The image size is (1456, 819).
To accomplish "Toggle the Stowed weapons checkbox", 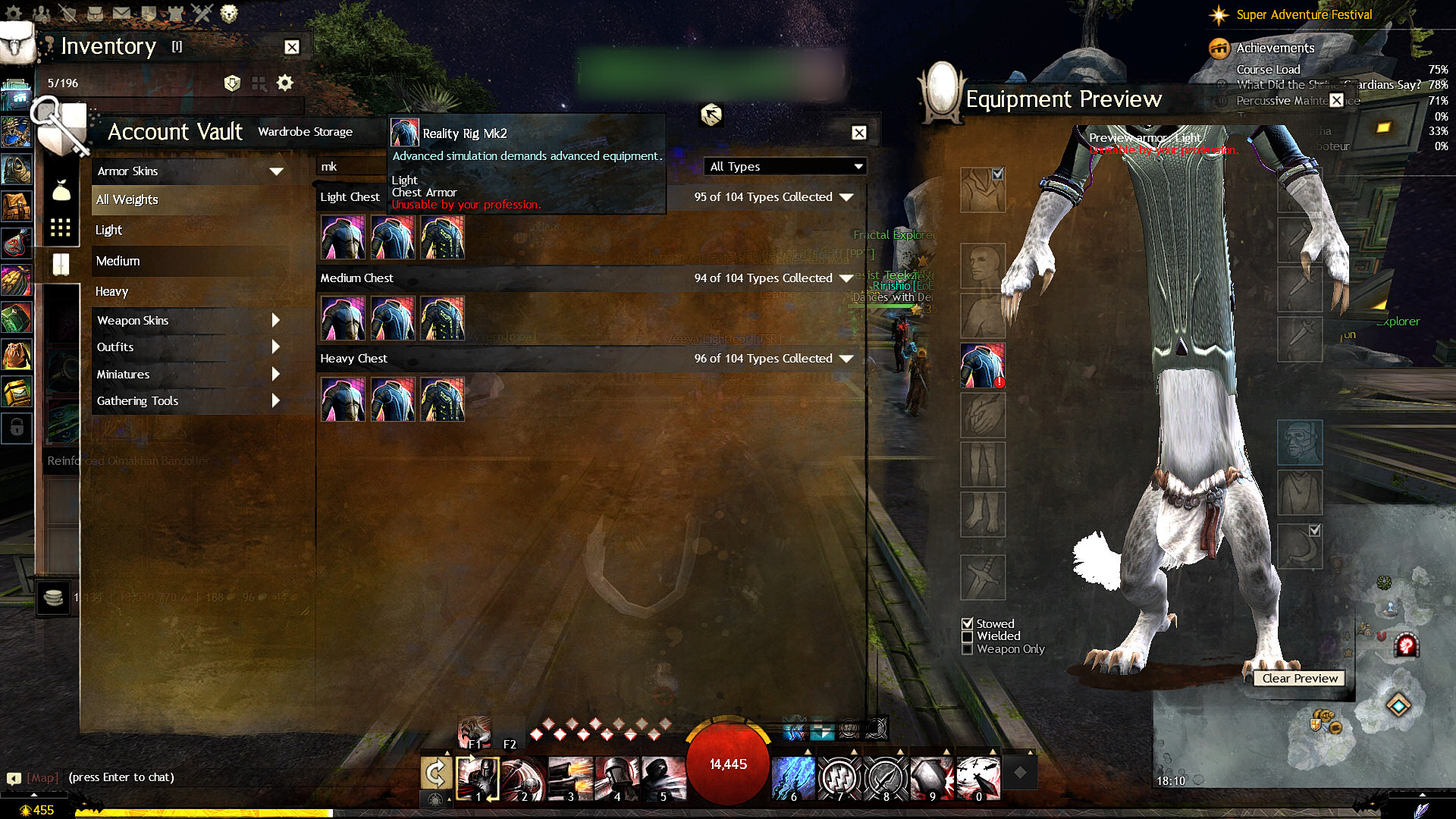I will (968, 624).
